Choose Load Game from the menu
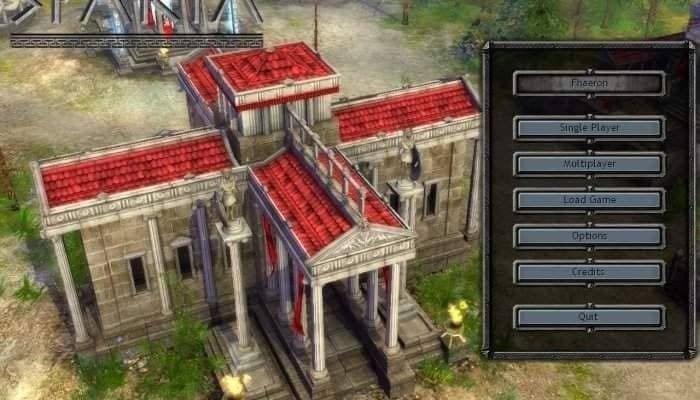 pyautogui.click(x=589, y=200)
